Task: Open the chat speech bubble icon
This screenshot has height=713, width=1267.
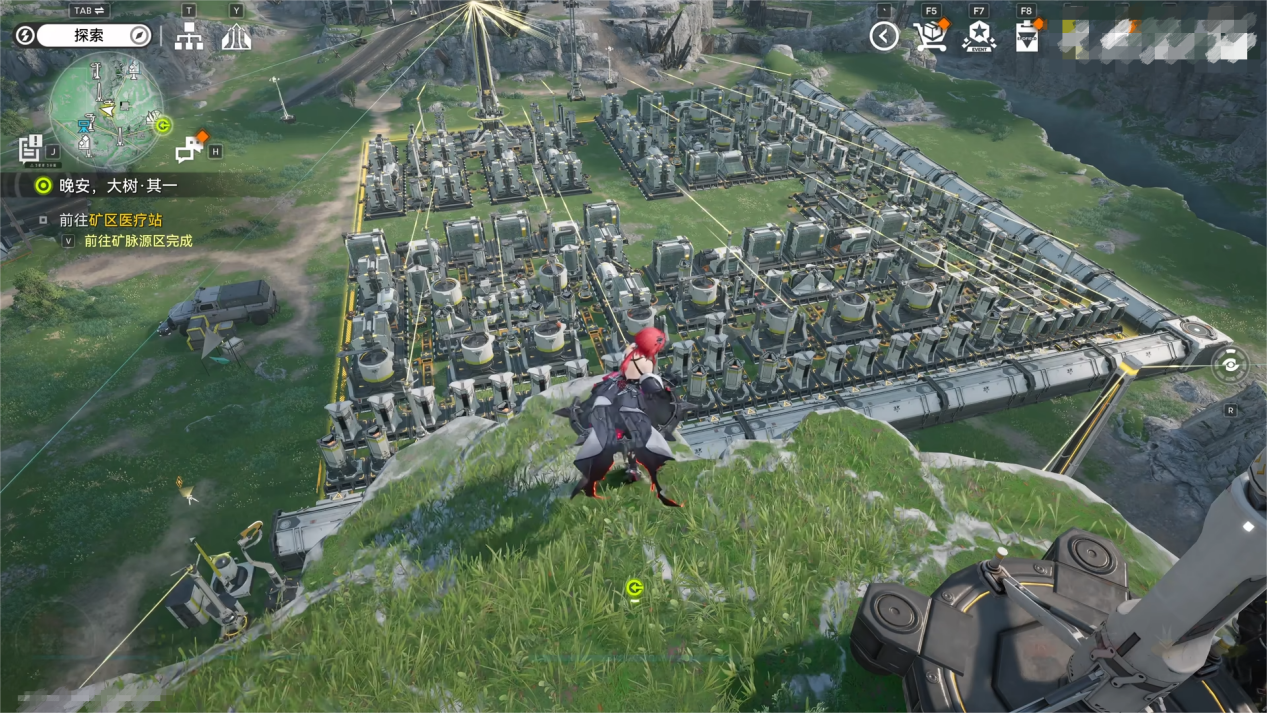Action: click(x=189, y=149)
